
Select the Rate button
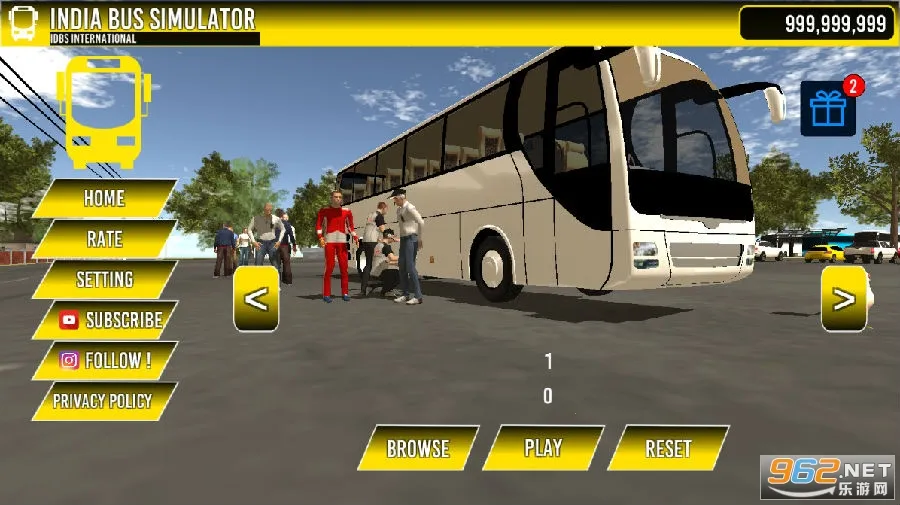(x=104, y=239)
